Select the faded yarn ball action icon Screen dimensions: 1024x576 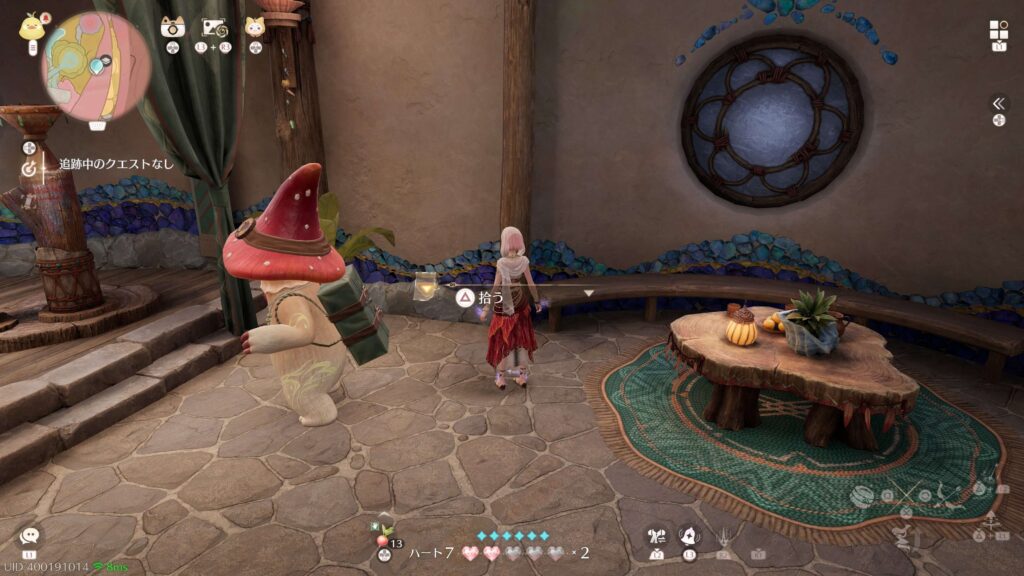[862, 495]
